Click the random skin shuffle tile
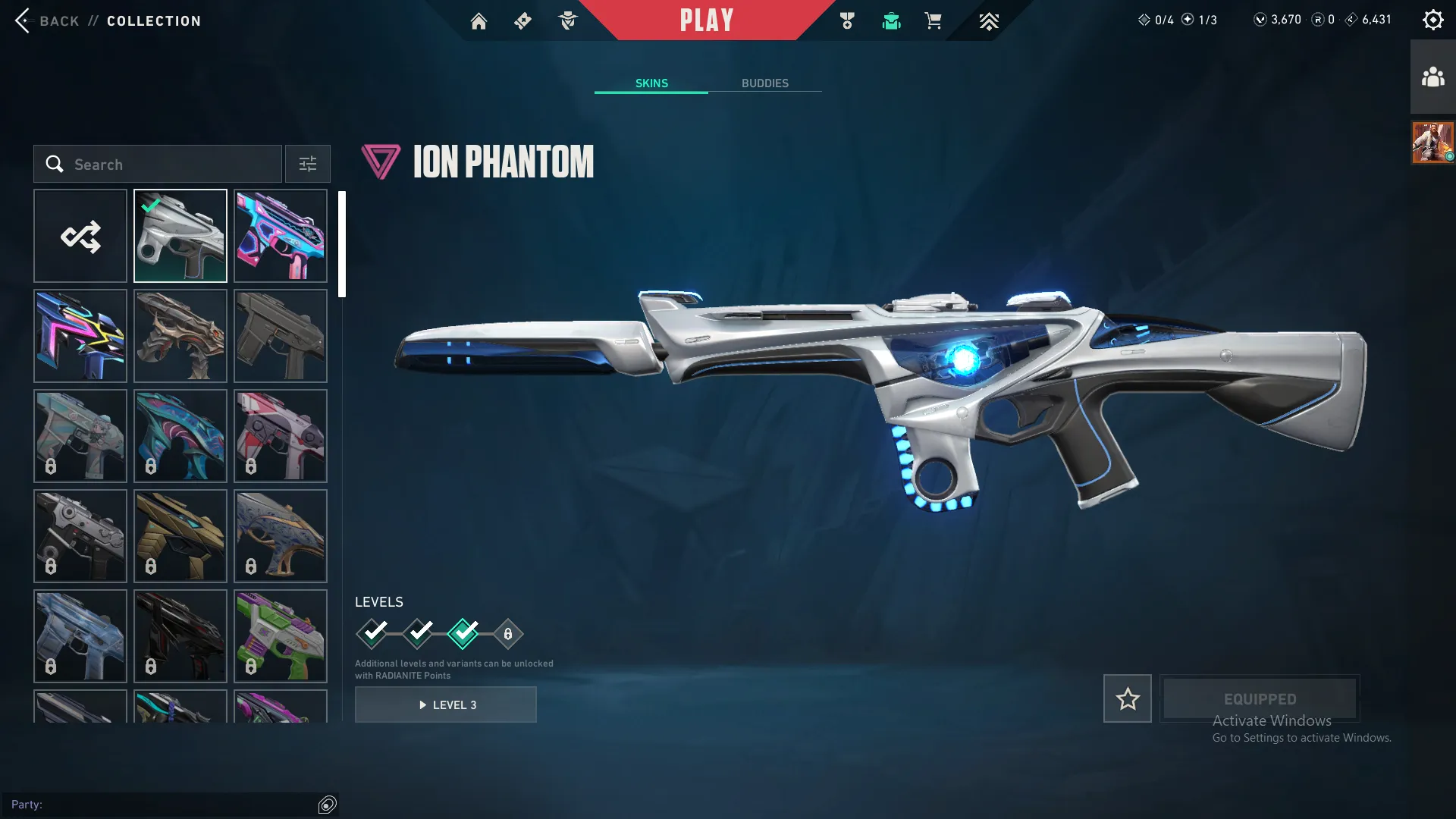This screenshot has width=1456, height=819. pos(80,235)
